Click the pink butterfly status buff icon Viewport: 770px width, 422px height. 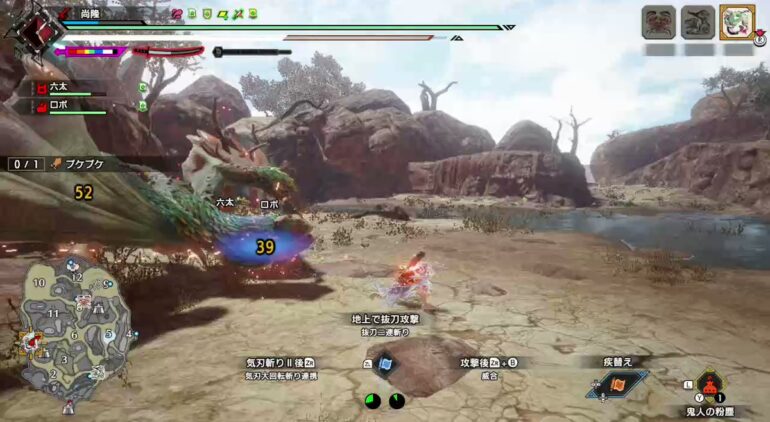click(178, 14)
